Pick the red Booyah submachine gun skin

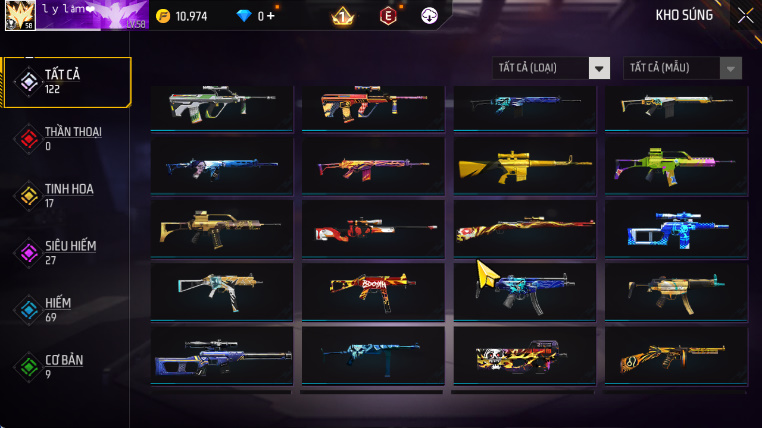point(372,290)
